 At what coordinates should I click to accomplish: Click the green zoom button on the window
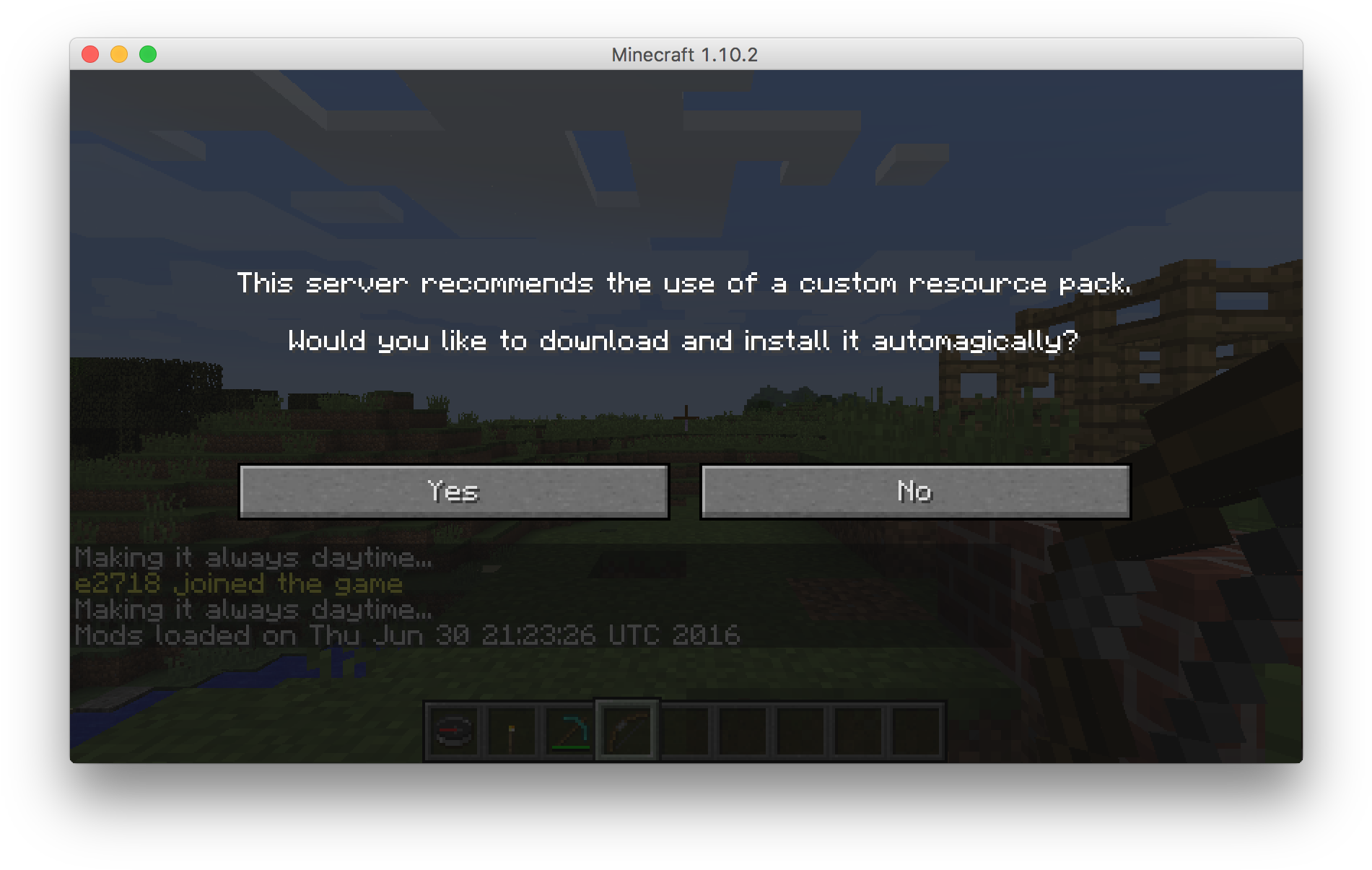tap(148, 54)
